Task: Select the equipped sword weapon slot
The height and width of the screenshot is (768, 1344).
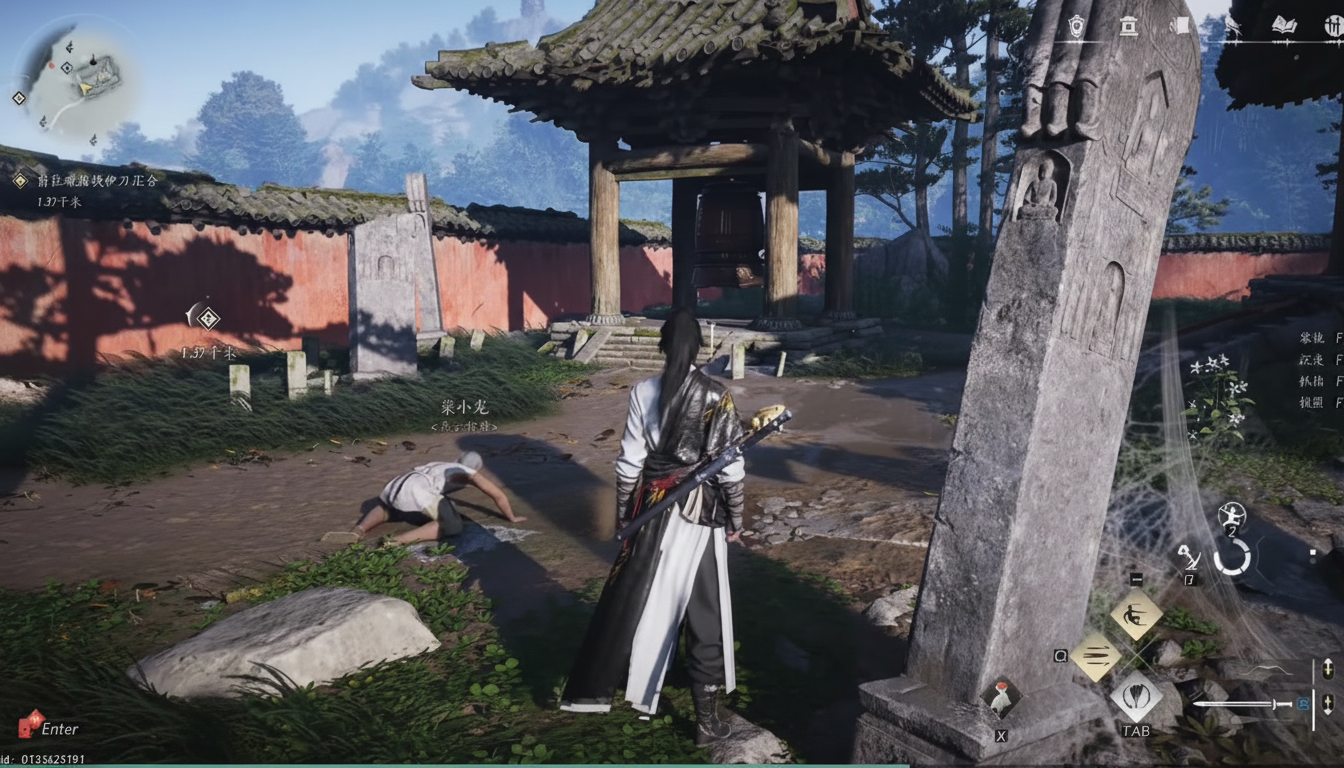Action: point(1245,704)
